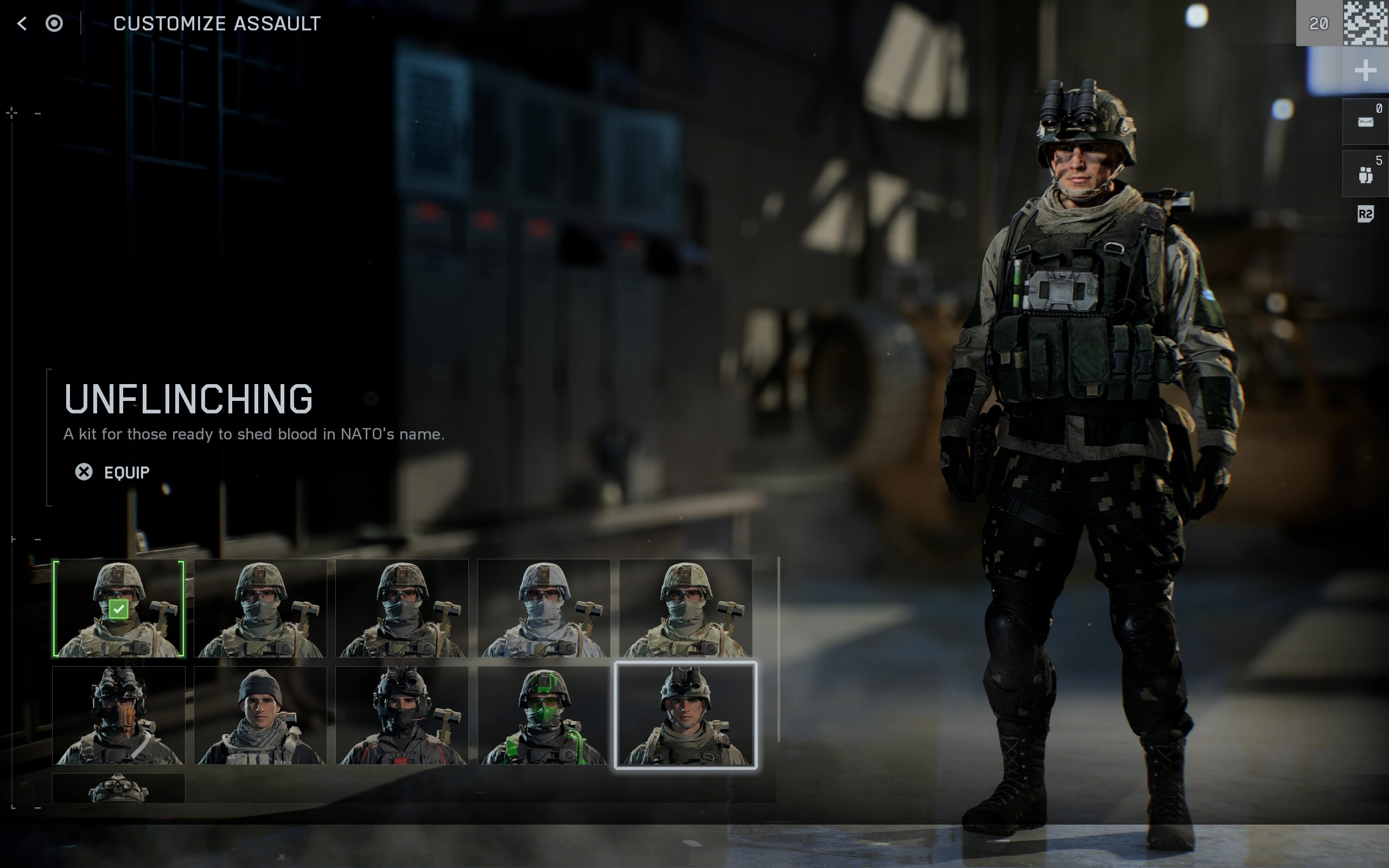
Task: Open the mail inbox icon
Action: 1365,122
